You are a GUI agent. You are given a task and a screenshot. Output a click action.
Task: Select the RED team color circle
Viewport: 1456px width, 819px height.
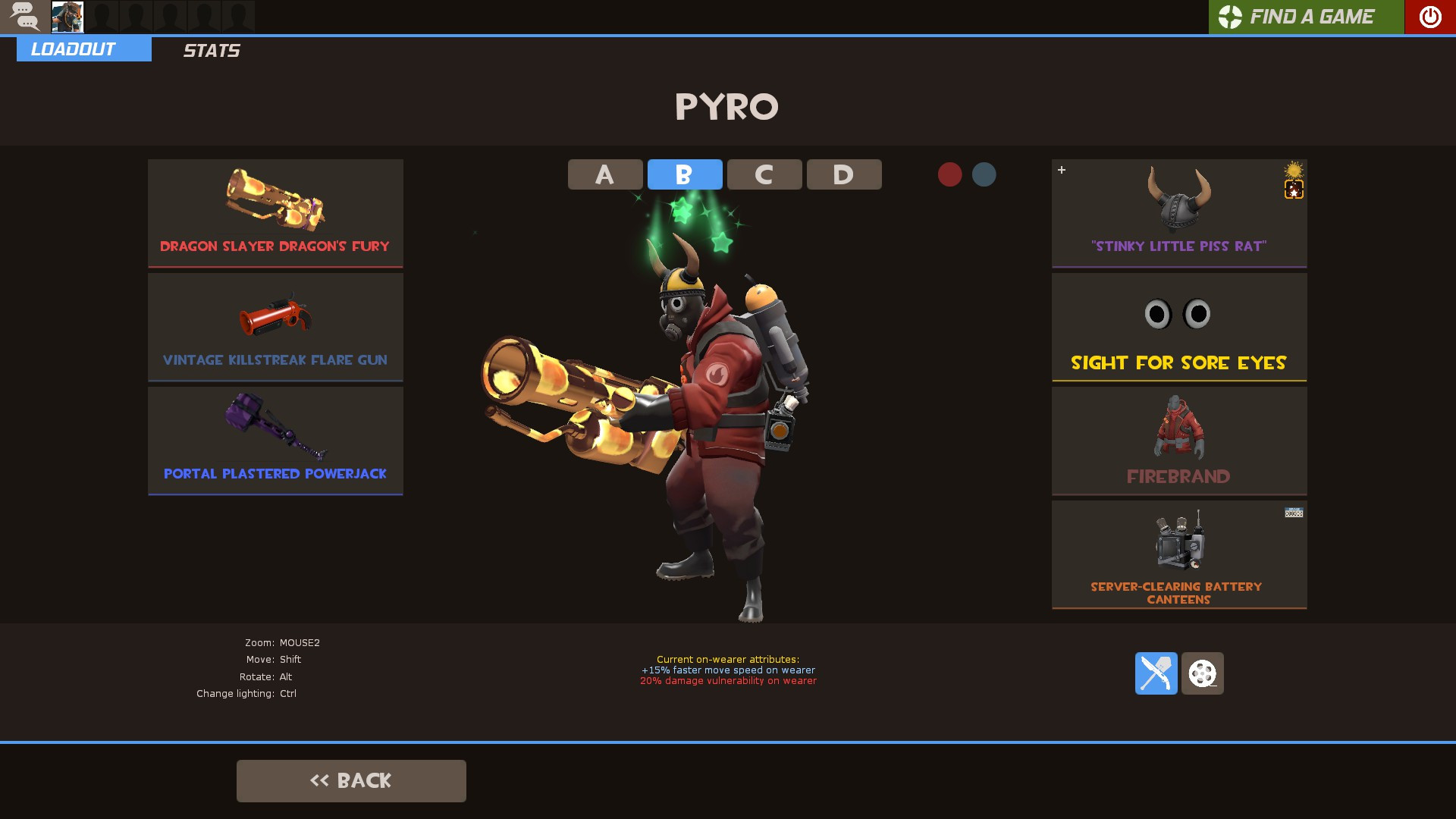[x=949, y=174]
